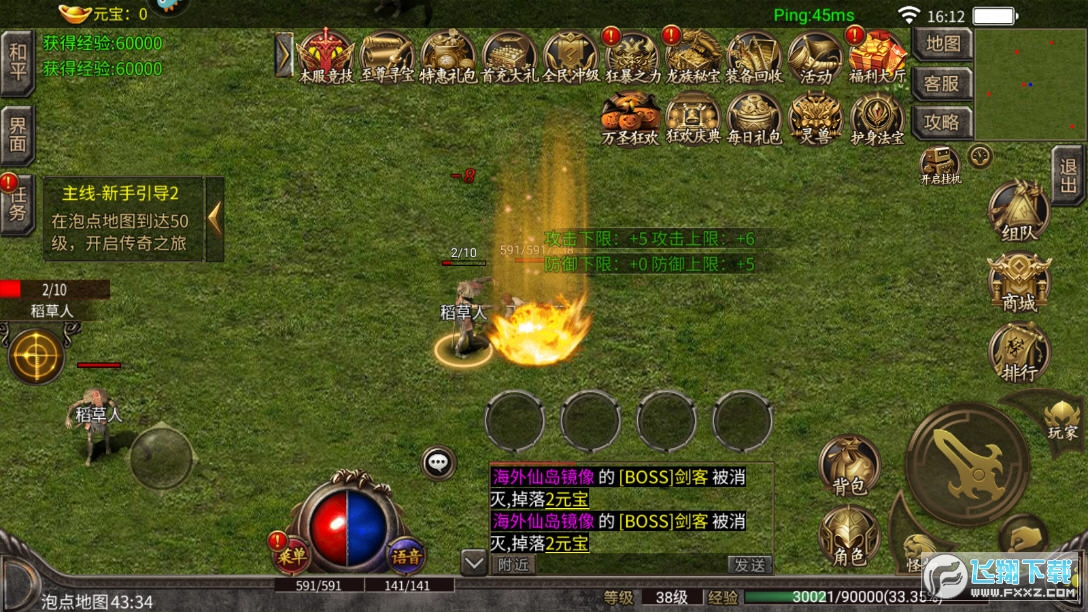Viewport: 1088px width, 612px height.
Task: Open 客服 customer service
Action: coord(942,83)
